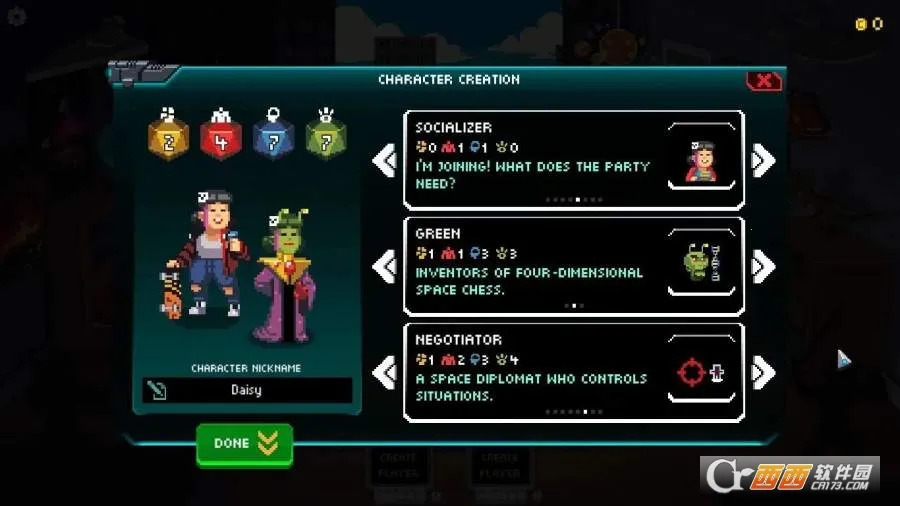Switch to next option after Socializer
Viewport: 900px width, 506px height.
[x=763, y=160]
